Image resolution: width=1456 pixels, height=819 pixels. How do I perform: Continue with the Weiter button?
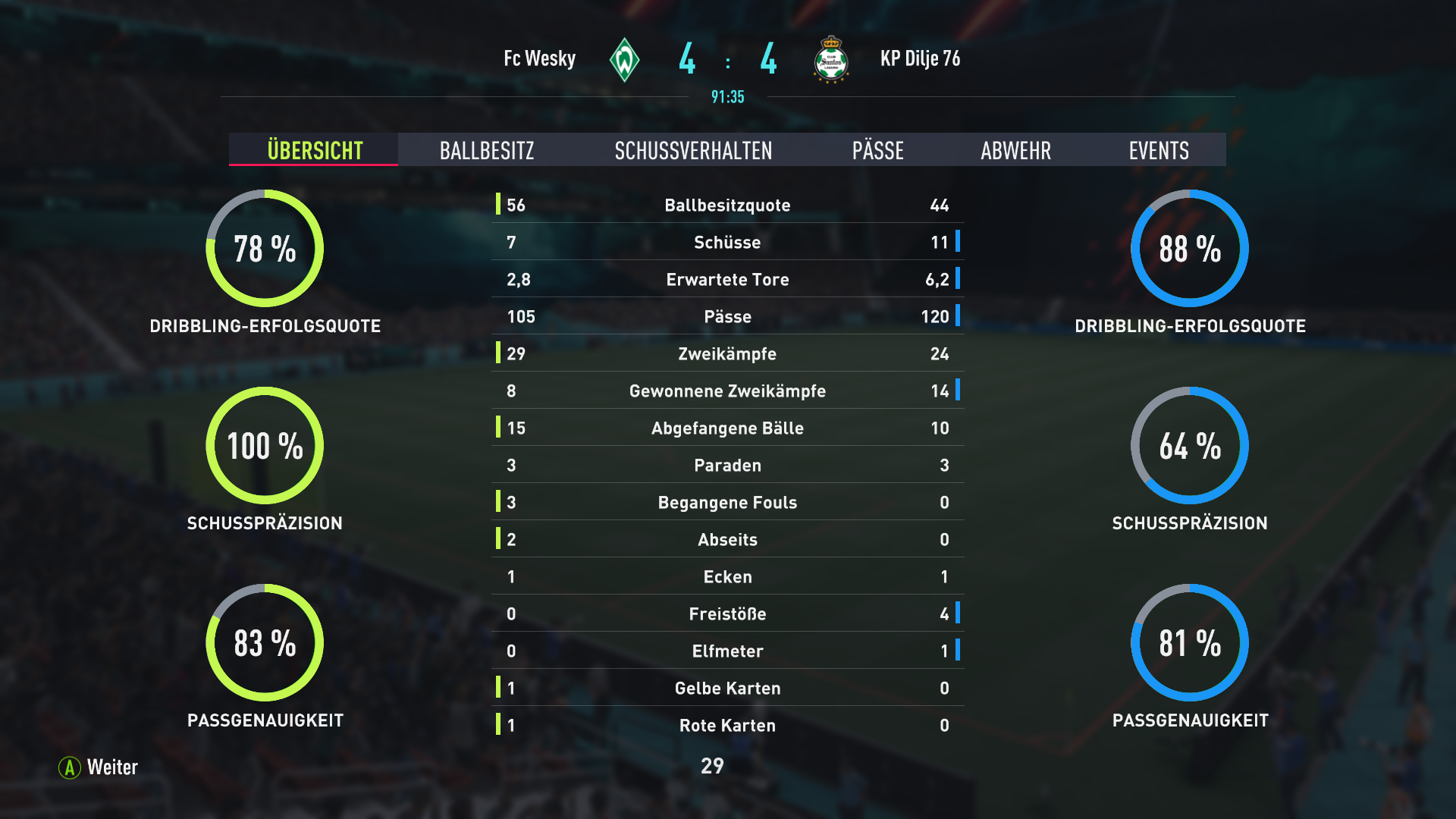click(x=99, y=767)
